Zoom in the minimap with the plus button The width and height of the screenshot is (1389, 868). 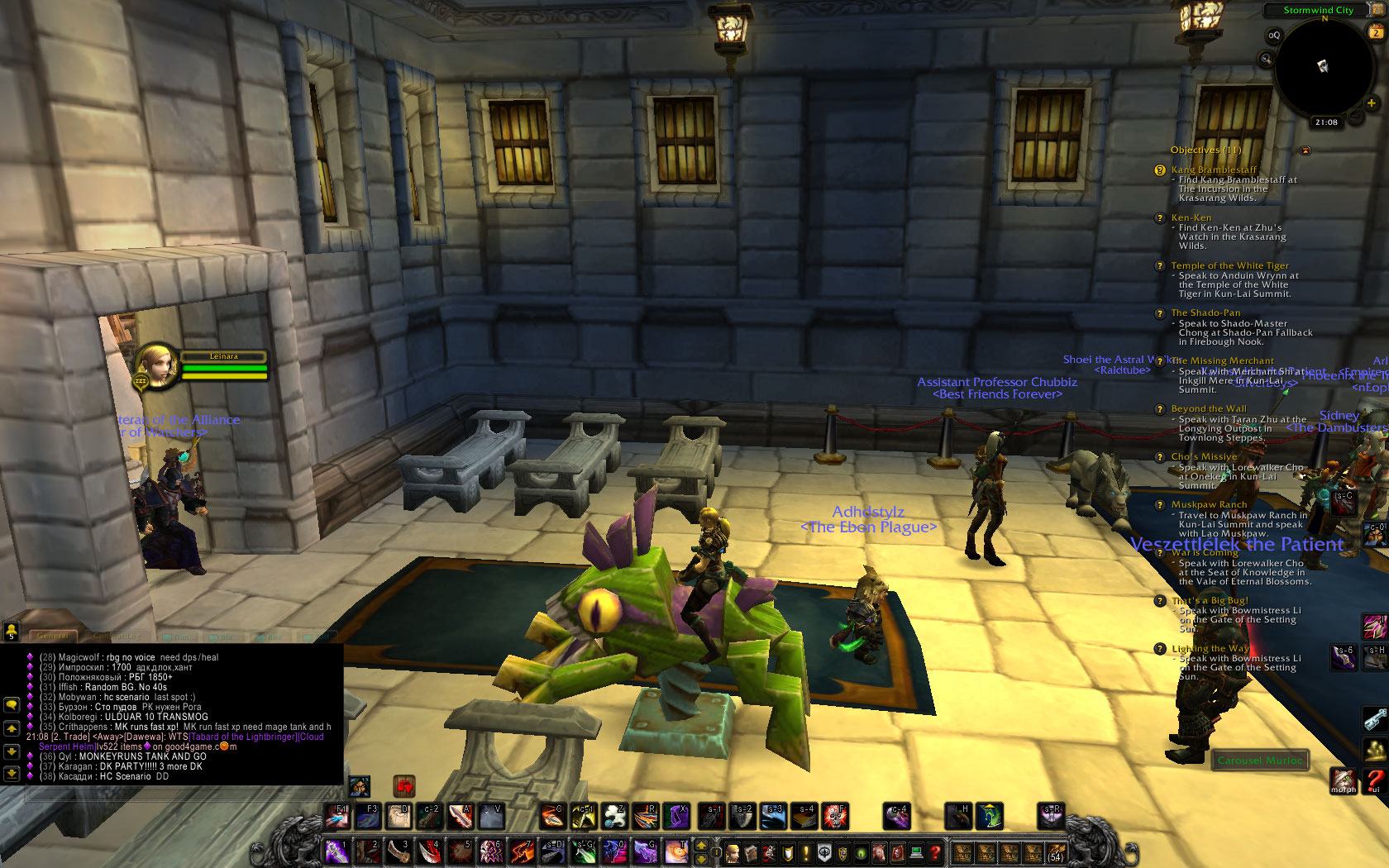pyautogui.click(x=1371, y=103)
